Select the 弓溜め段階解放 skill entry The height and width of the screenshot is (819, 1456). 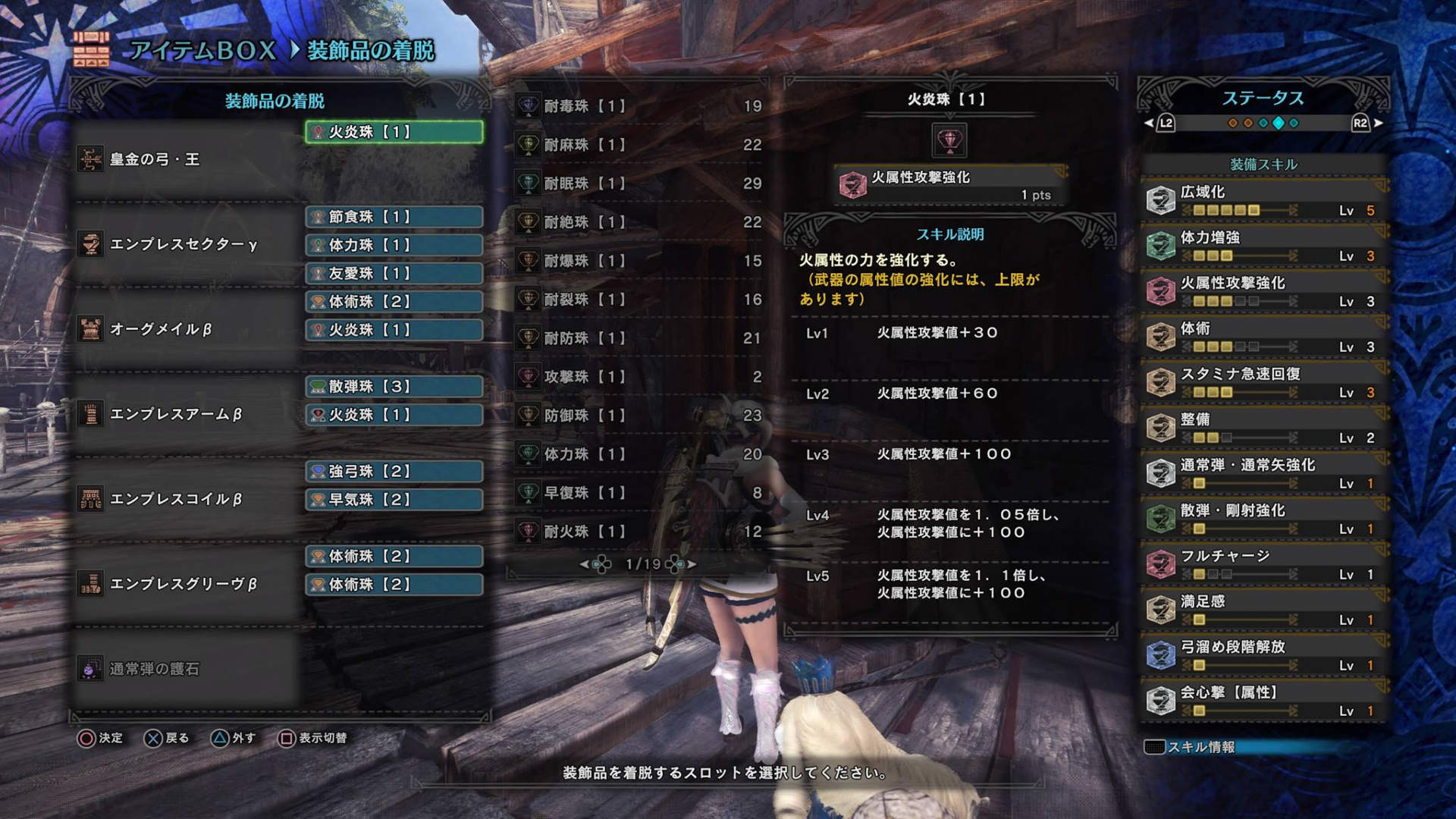point(1263,655)
